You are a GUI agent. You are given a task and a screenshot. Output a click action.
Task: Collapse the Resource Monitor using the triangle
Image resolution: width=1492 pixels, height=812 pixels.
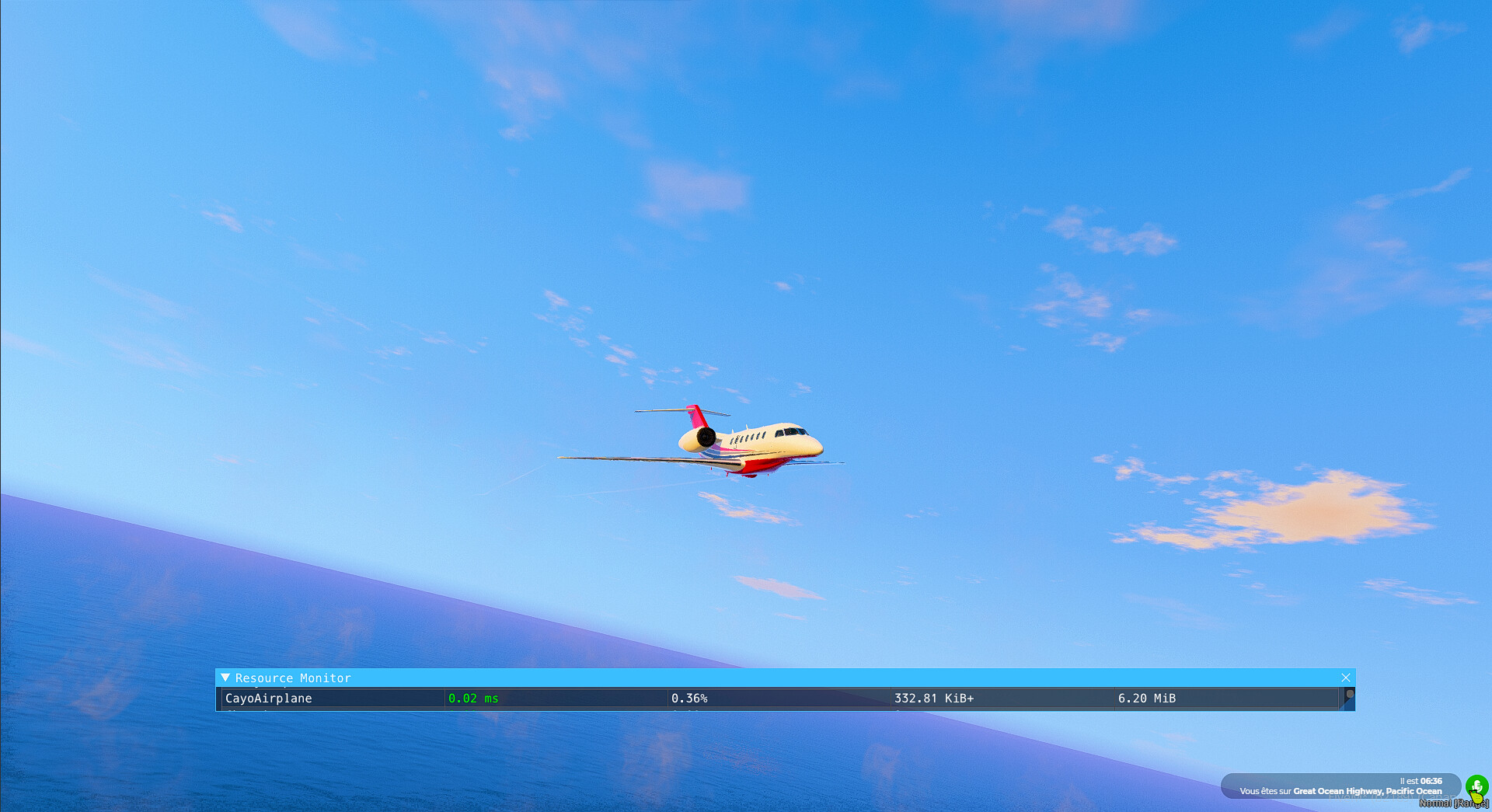(x=226, y=678)
